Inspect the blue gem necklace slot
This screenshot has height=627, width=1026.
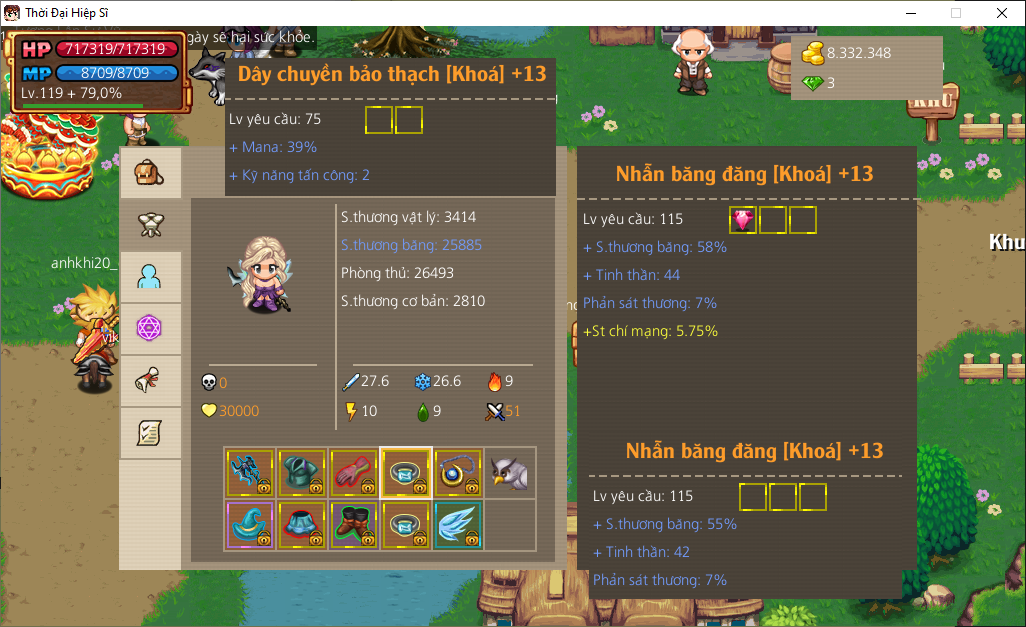pyautogui.click(x=458, y=473)
